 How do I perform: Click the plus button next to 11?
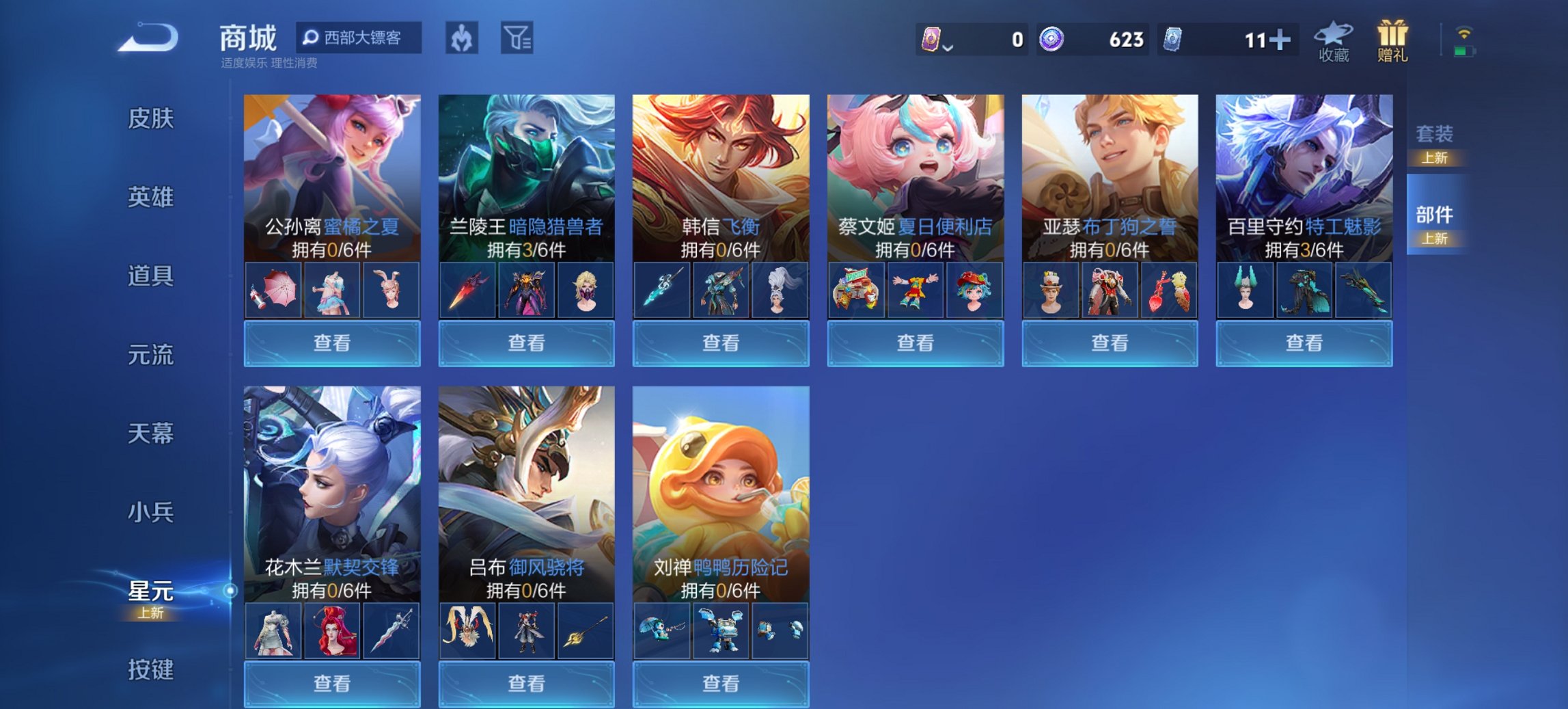(1281, 39)
